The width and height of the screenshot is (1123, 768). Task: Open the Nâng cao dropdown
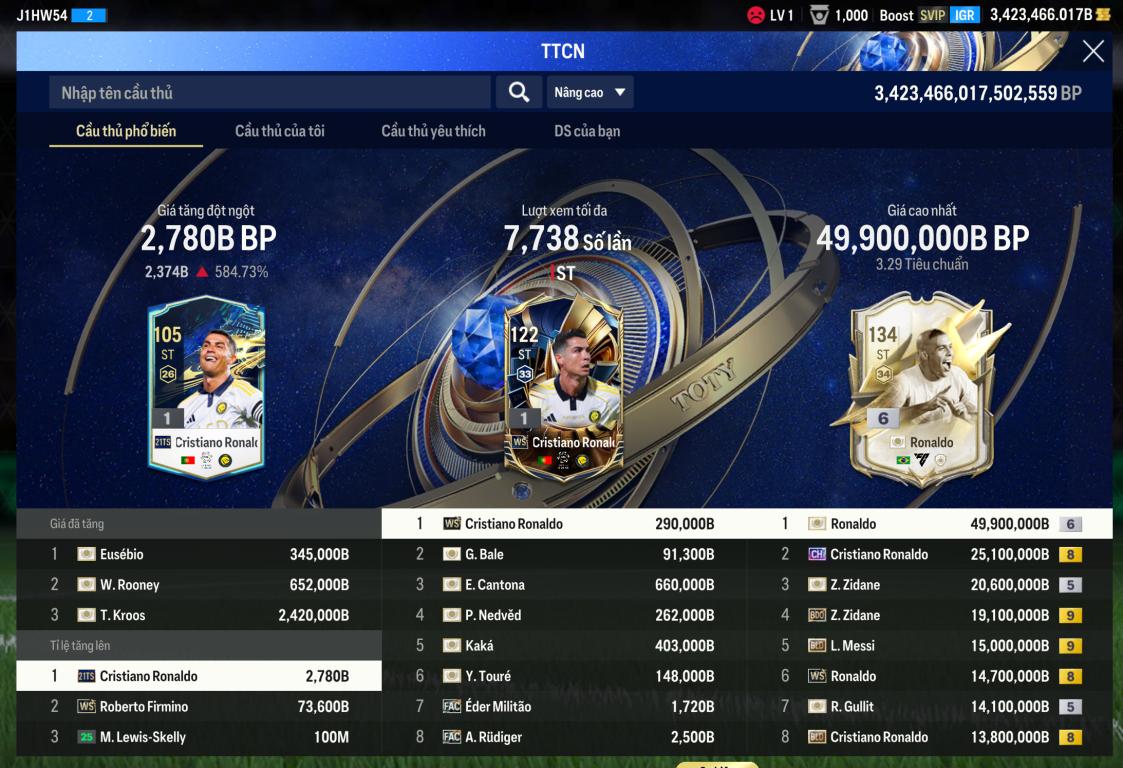[590, 93]
